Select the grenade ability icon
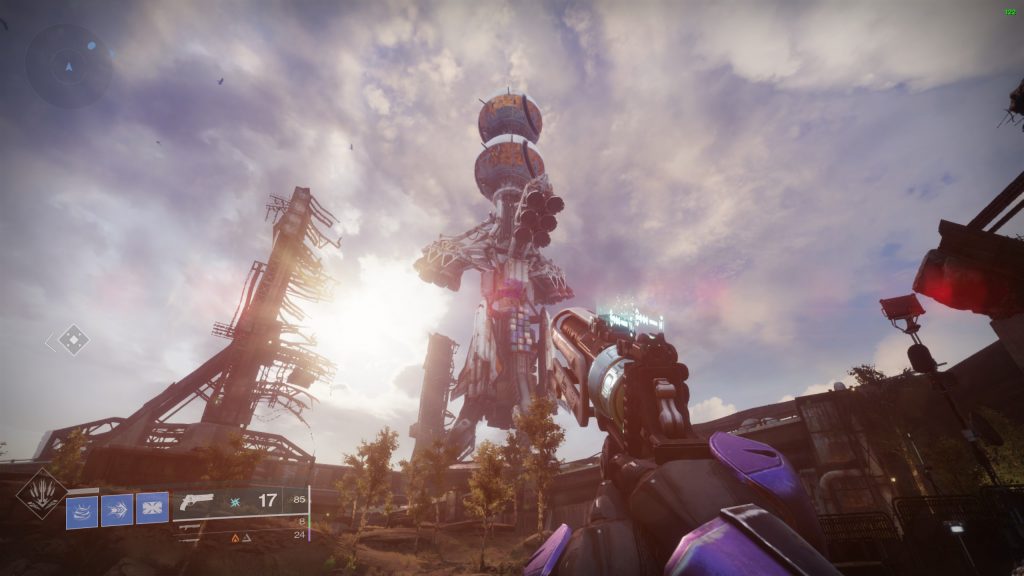The image size is (1024, 576). click(82, 511)
